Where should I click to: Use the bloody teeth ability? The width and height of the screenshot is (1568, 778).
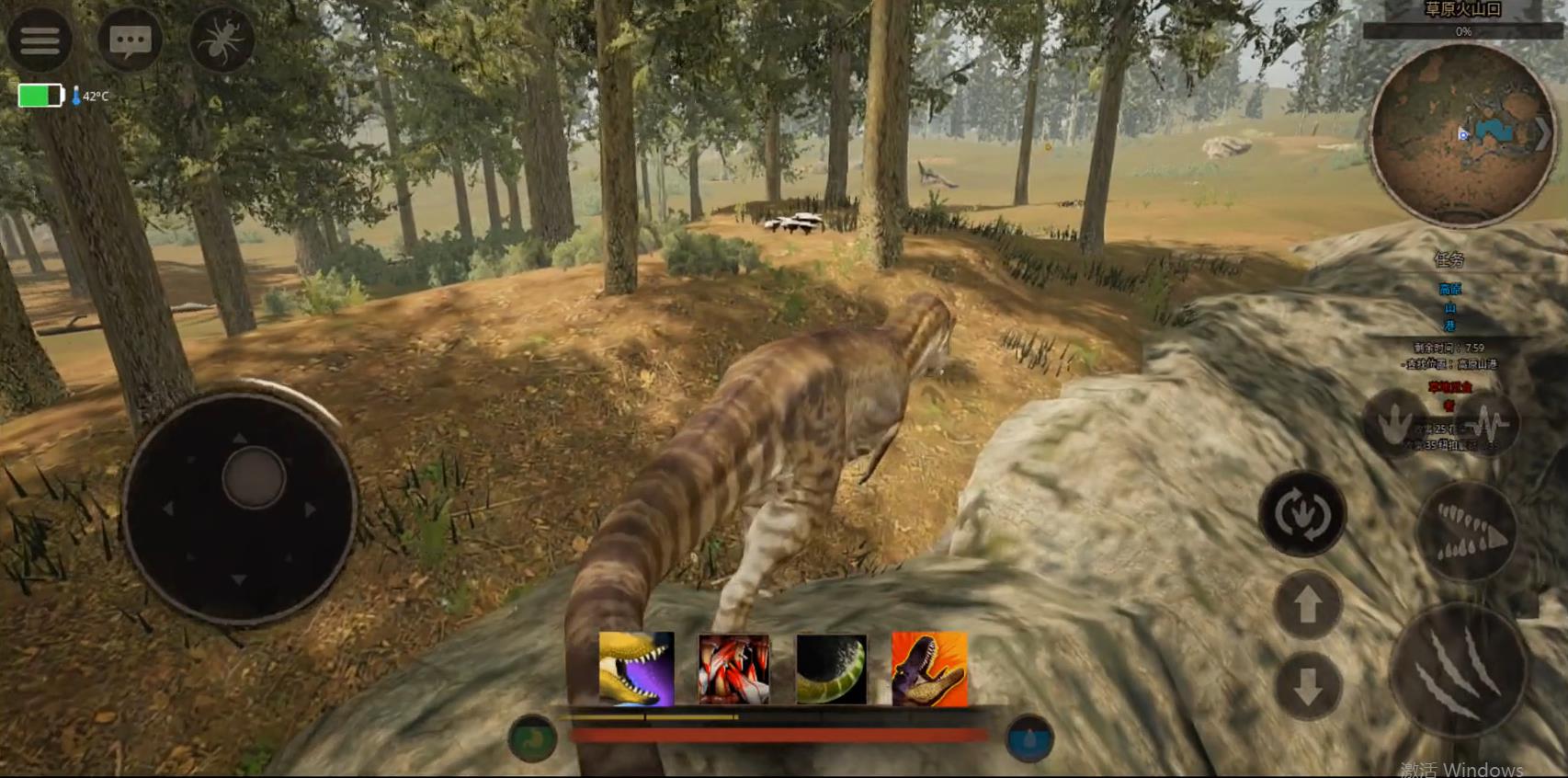[733, 669]
